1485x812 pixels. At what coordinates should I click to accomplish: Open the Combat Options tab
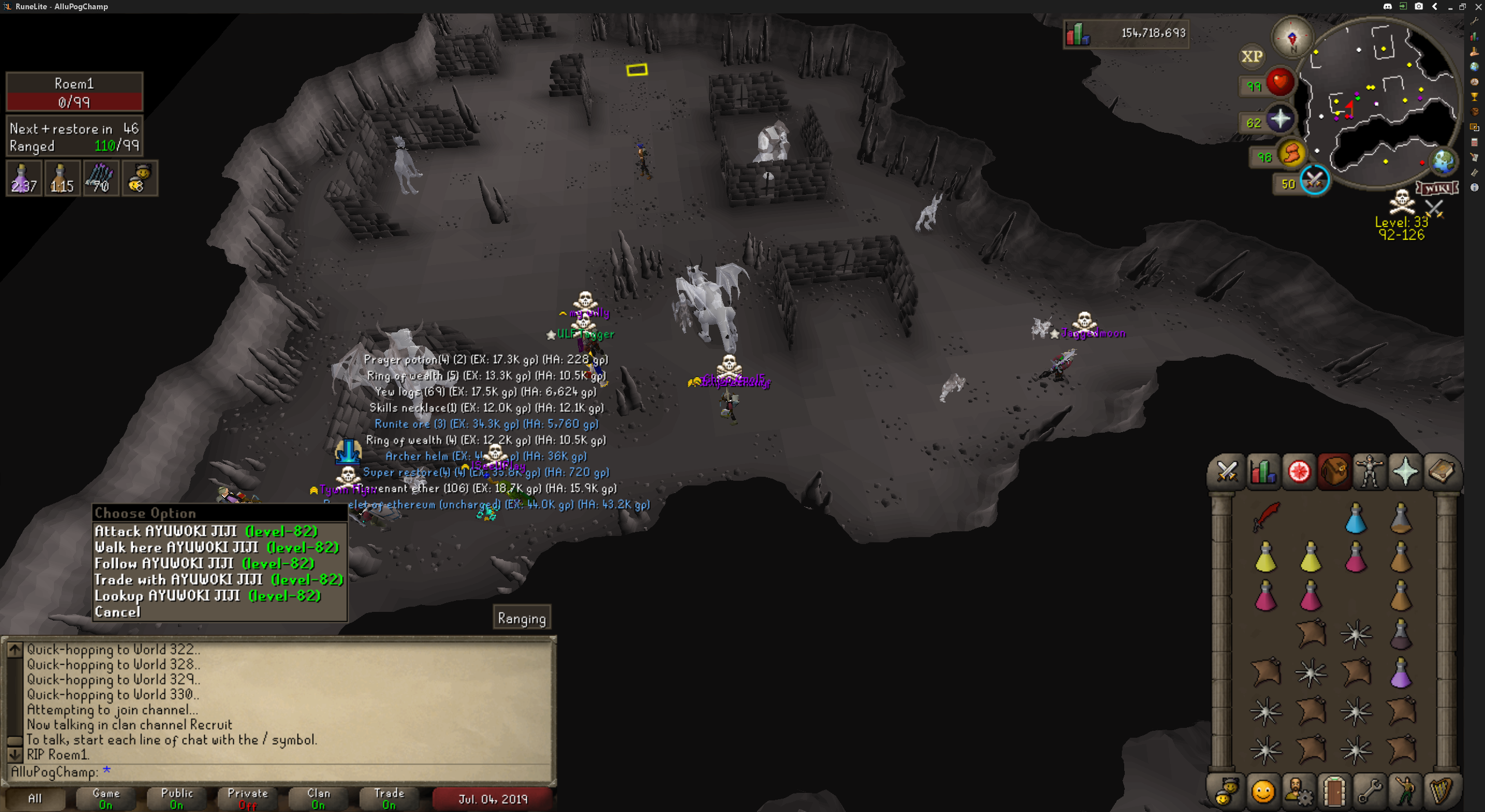pos(1226,472)
